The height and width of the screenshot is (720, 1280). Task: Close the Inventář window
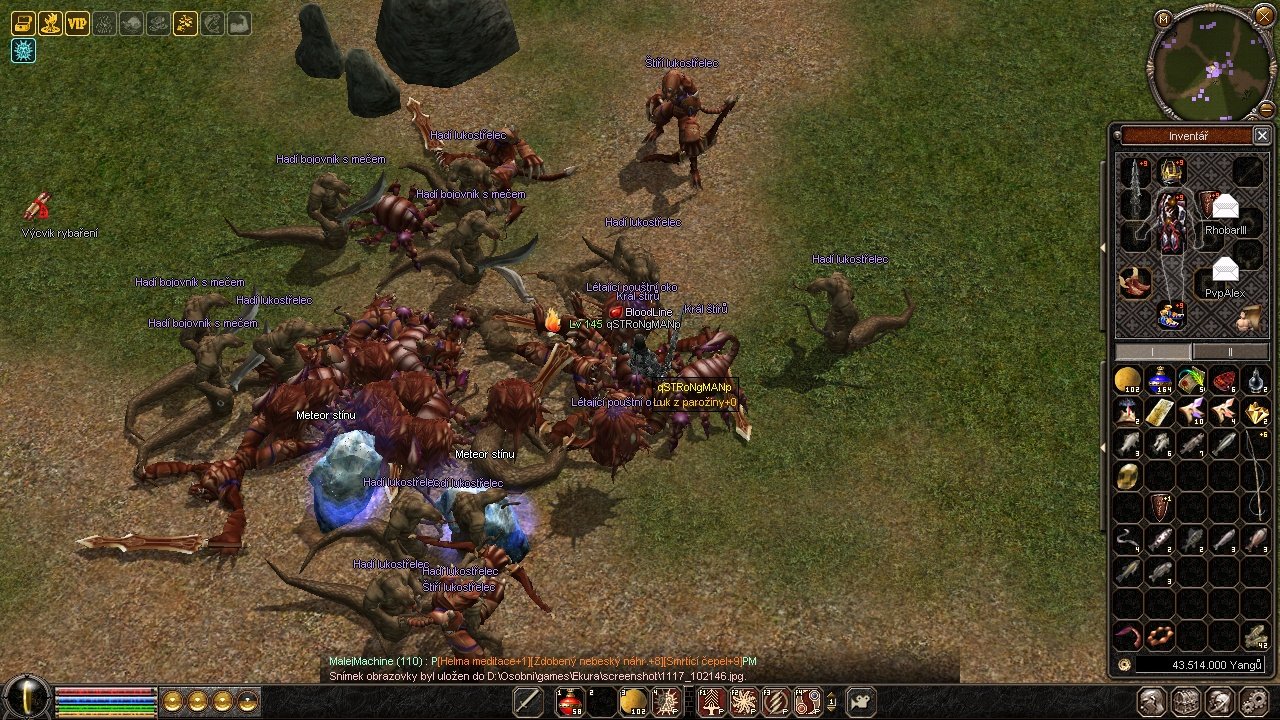1261,136
